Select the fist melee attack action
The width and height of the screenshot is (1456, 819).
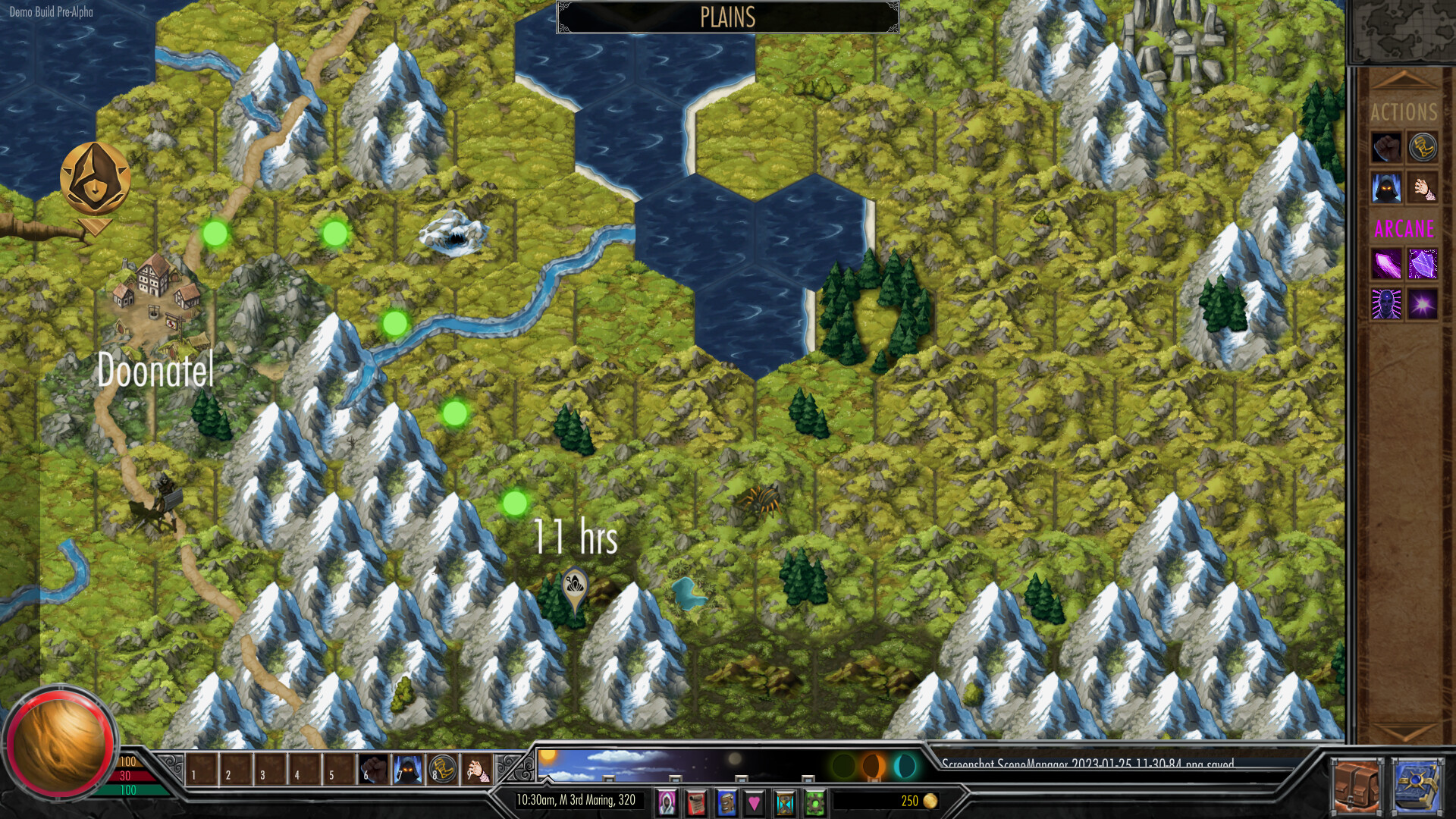pyautogui.click(x=1386, y=148)
